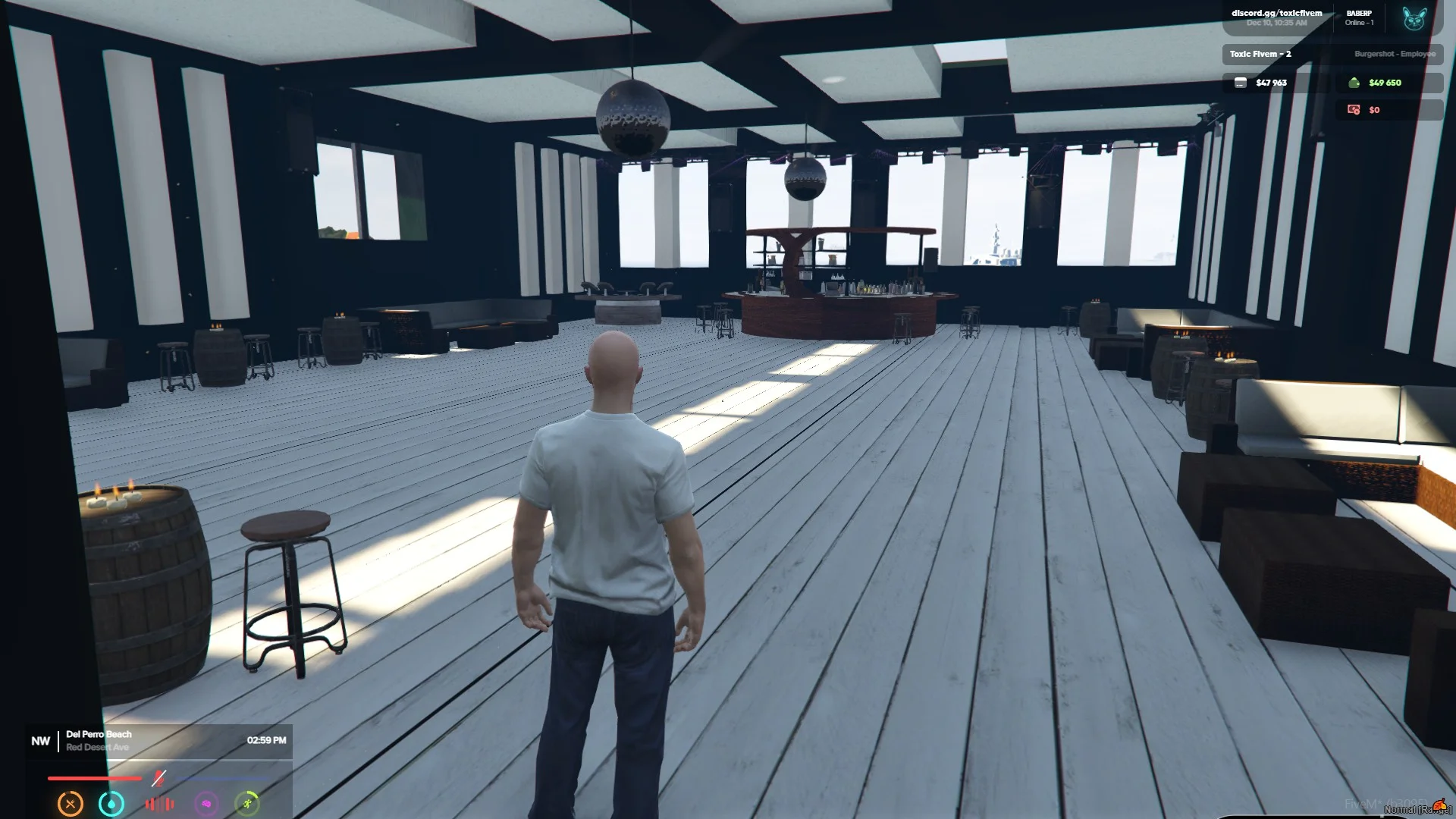Select the thirst water drop icon
The image size is (1456, 819).
[111, 804]
